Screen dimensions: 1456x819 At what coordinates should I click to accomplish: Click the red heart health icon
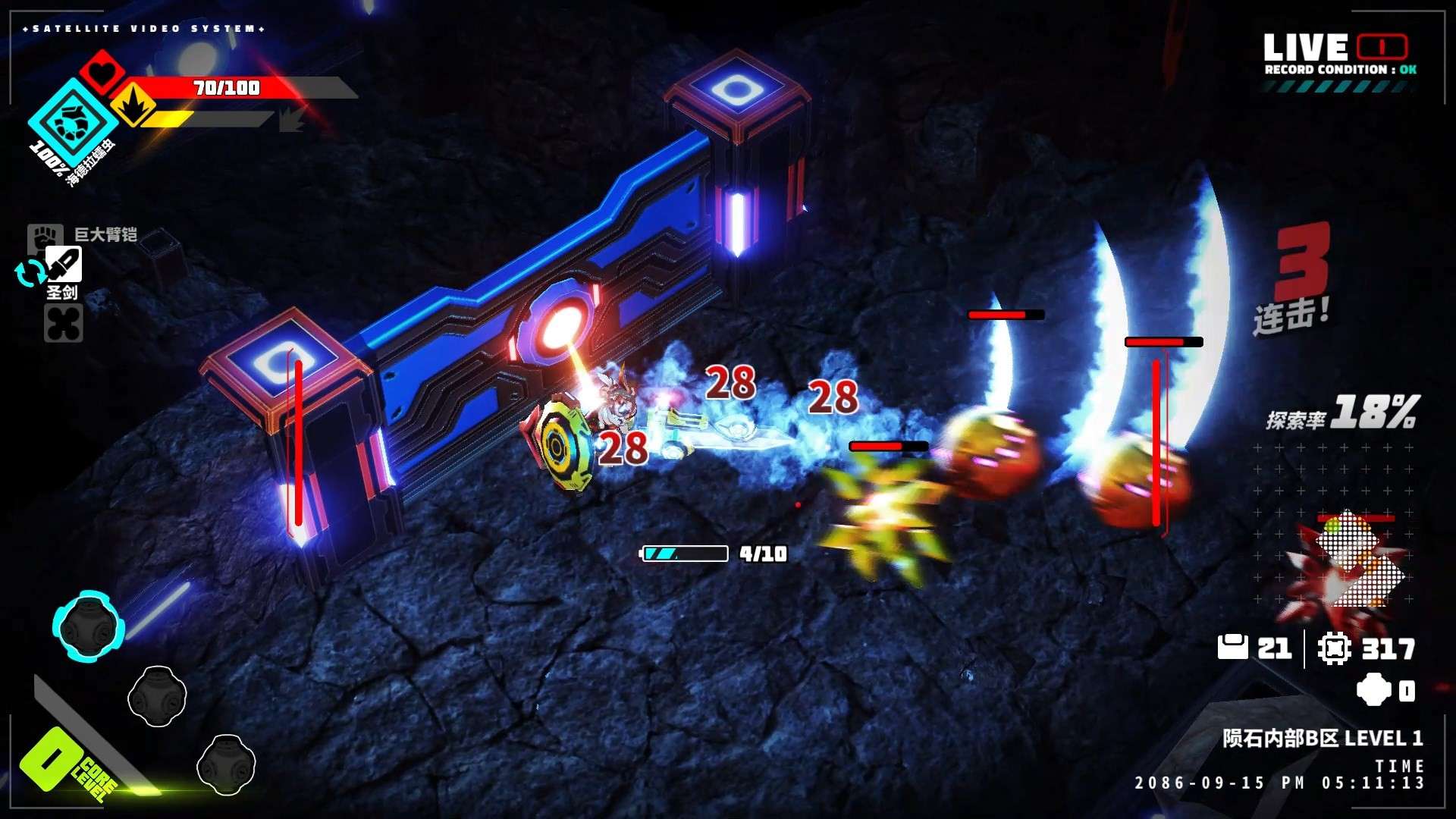[x=104, y=72]
